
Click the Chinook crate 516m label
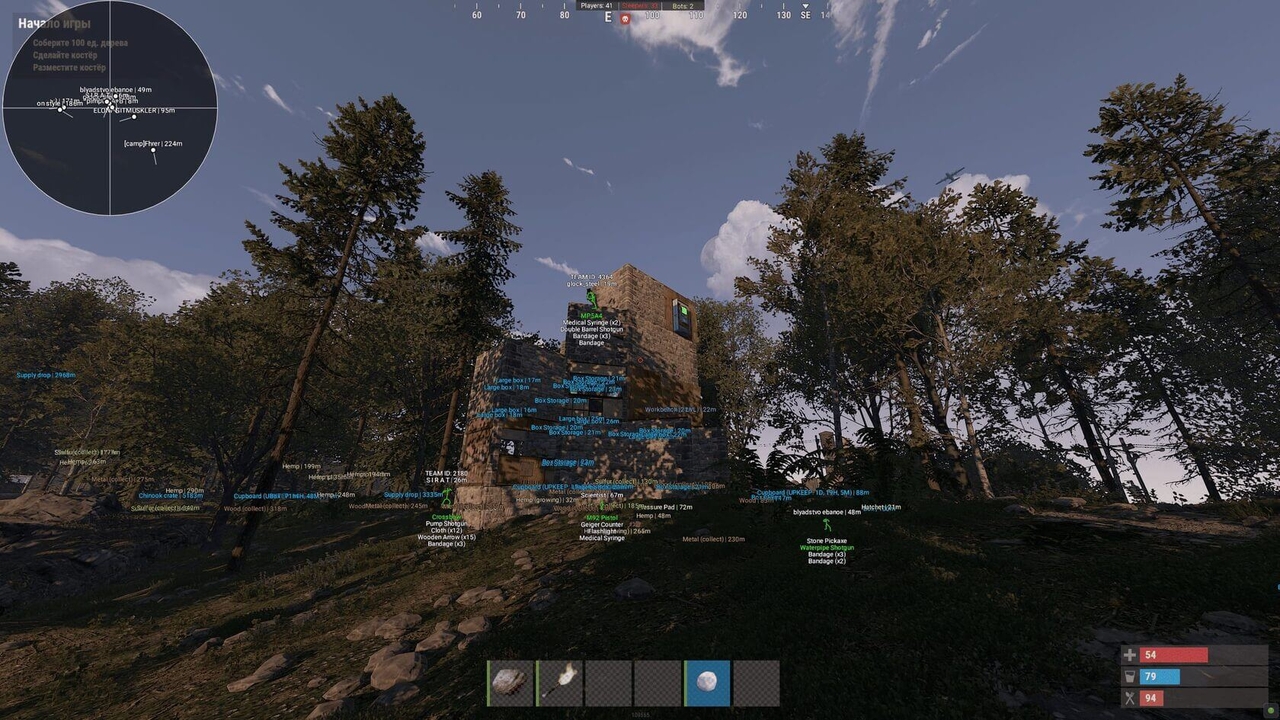coord(171,496)
